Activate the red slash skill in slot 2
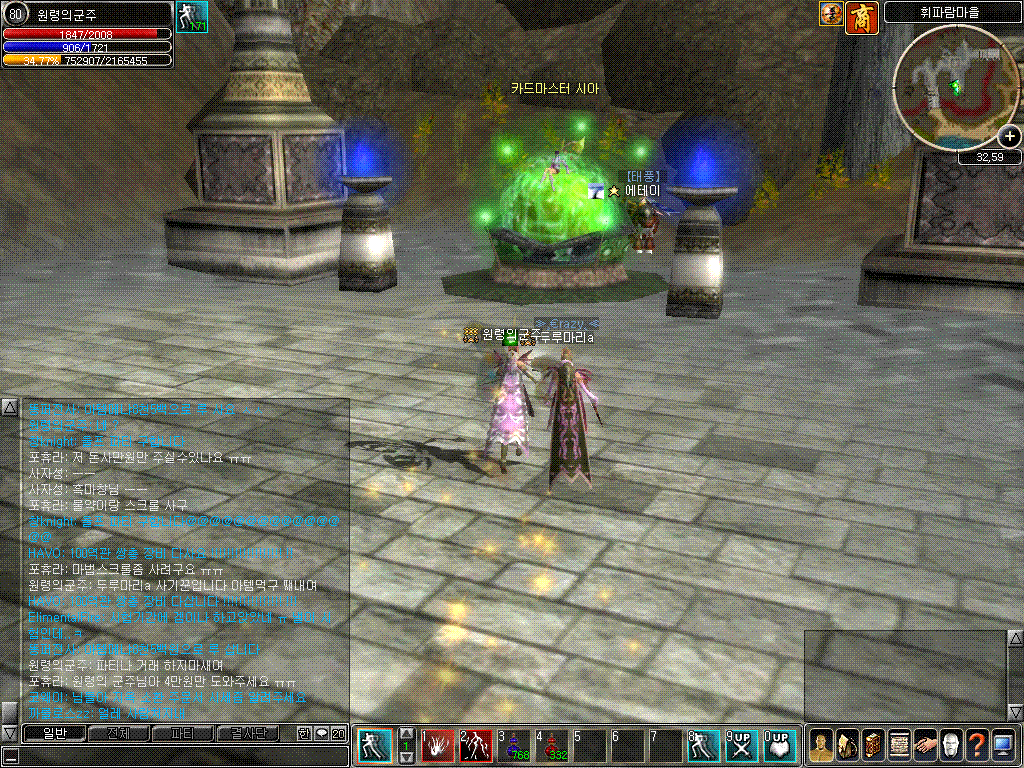The width and height of the screenshot is (1024, 768). (476, 746)
